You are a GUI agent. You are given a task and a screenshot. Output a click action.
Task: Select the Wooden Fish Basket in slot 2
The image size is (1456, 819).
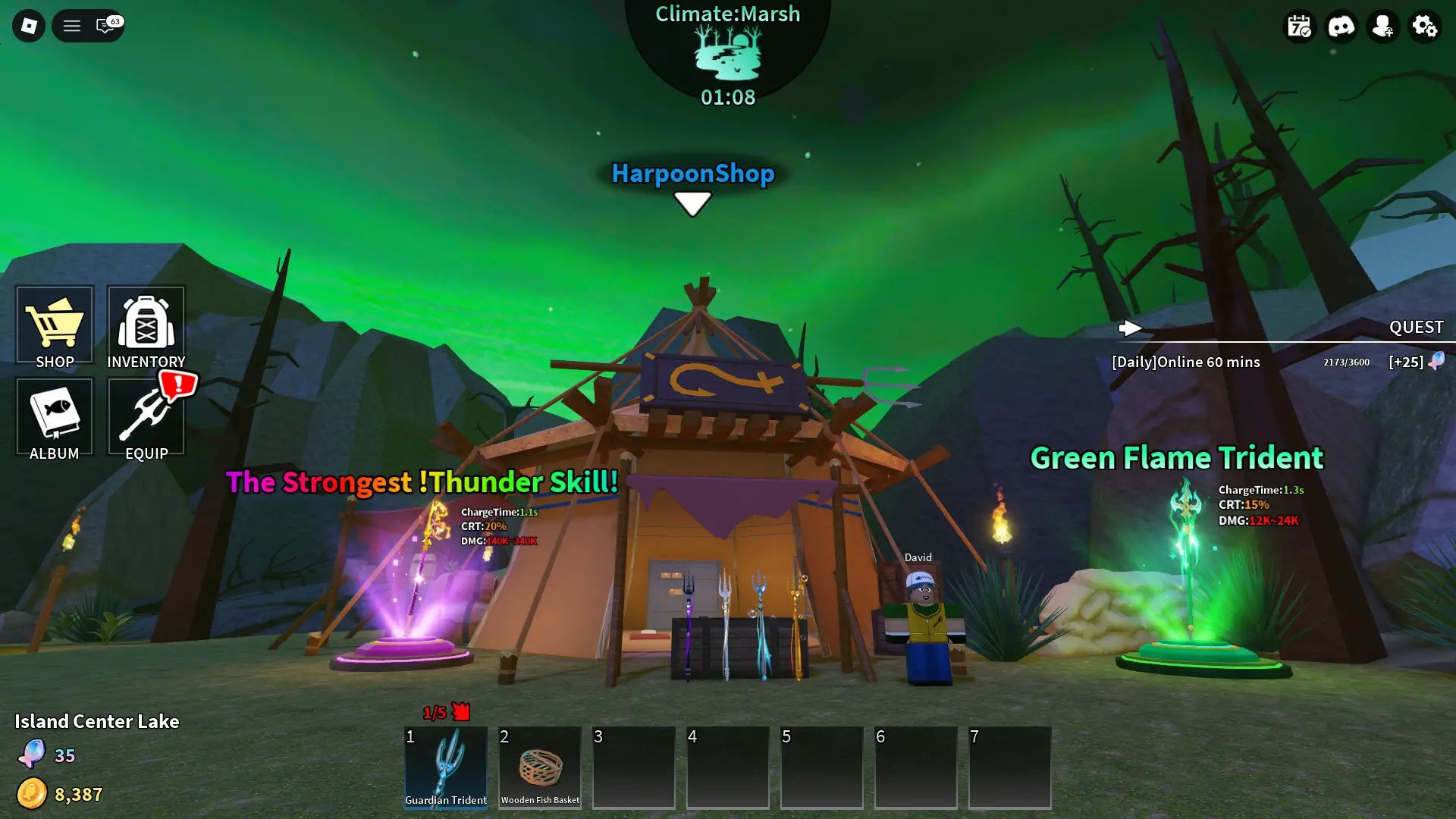pyautogui.click(x=539, y=767)
